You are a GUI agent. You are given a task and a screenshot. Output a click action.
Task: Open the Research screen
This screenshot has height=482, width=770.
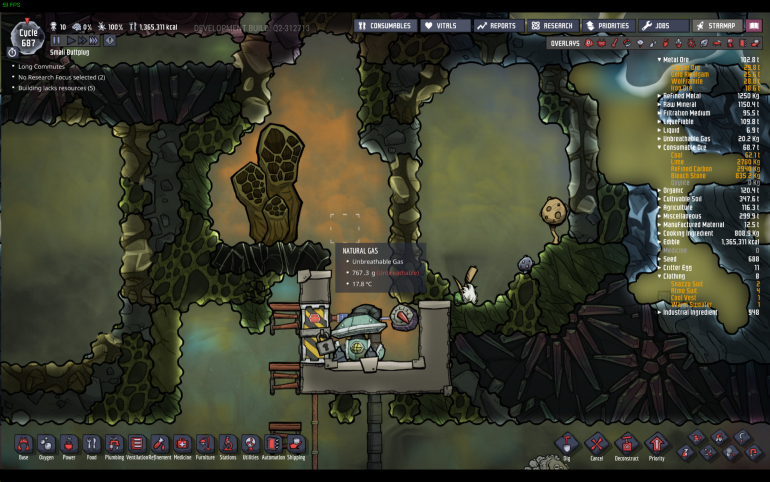tap(553, 26)
